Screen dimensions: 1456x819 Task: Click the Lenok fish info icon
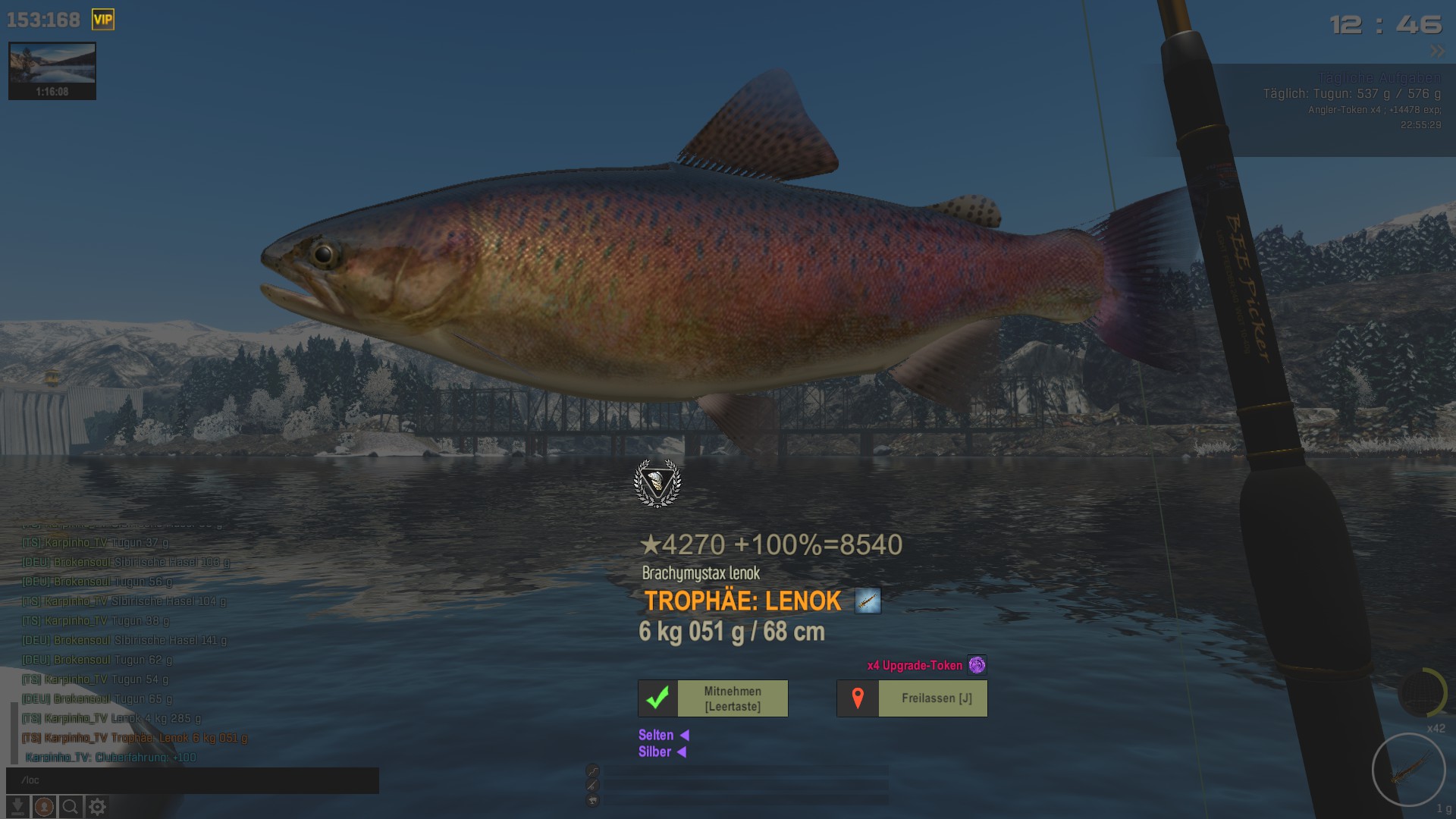point(868,601)
